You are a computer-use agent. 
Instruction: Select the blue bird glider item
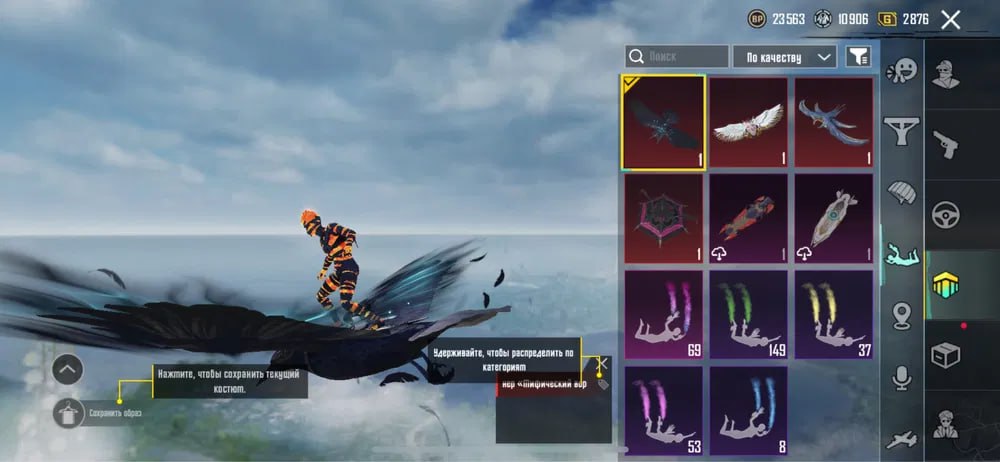[833, 122]
